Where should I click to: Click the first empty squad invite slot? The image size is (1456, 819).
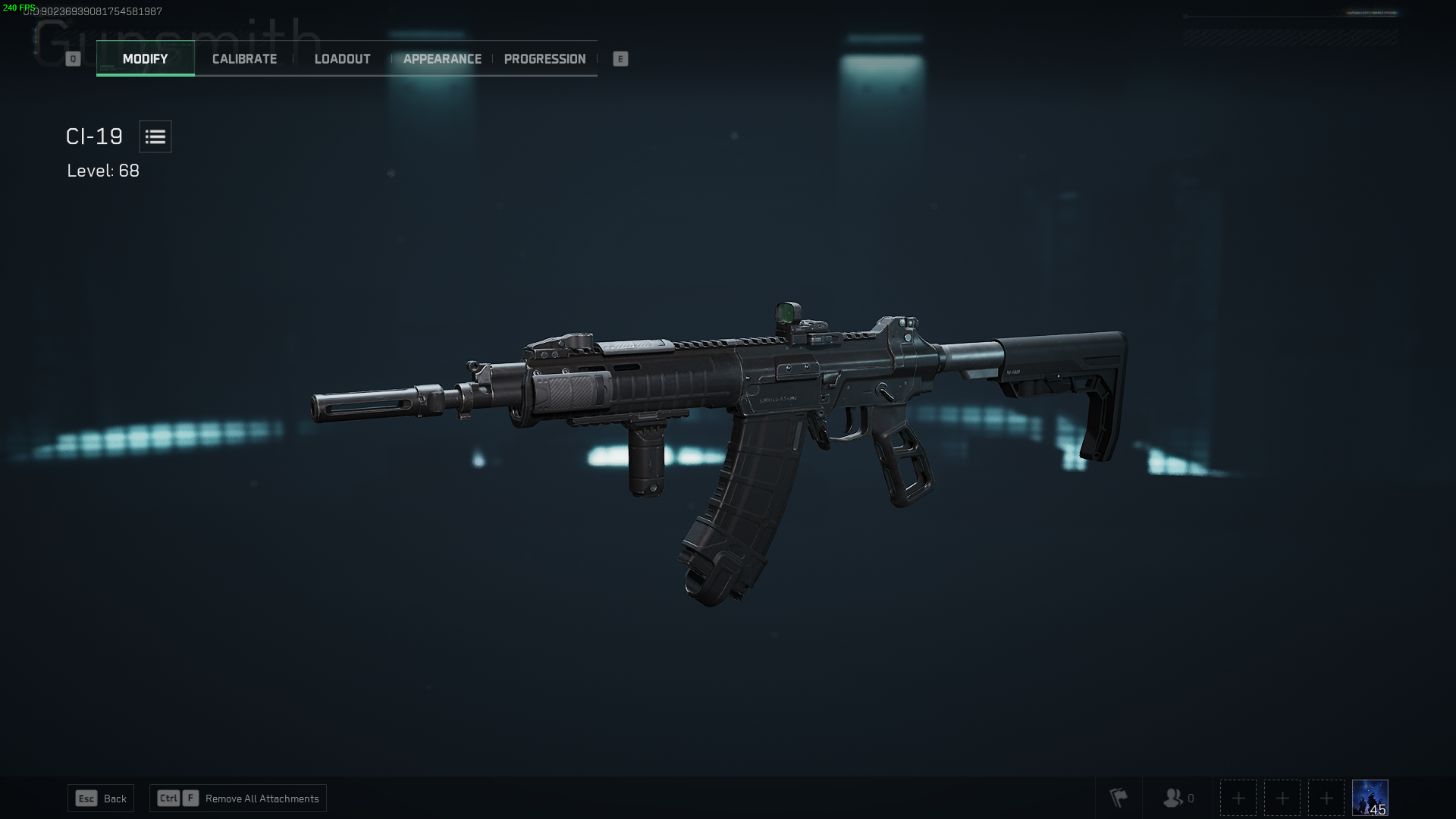pos(1238,798)
